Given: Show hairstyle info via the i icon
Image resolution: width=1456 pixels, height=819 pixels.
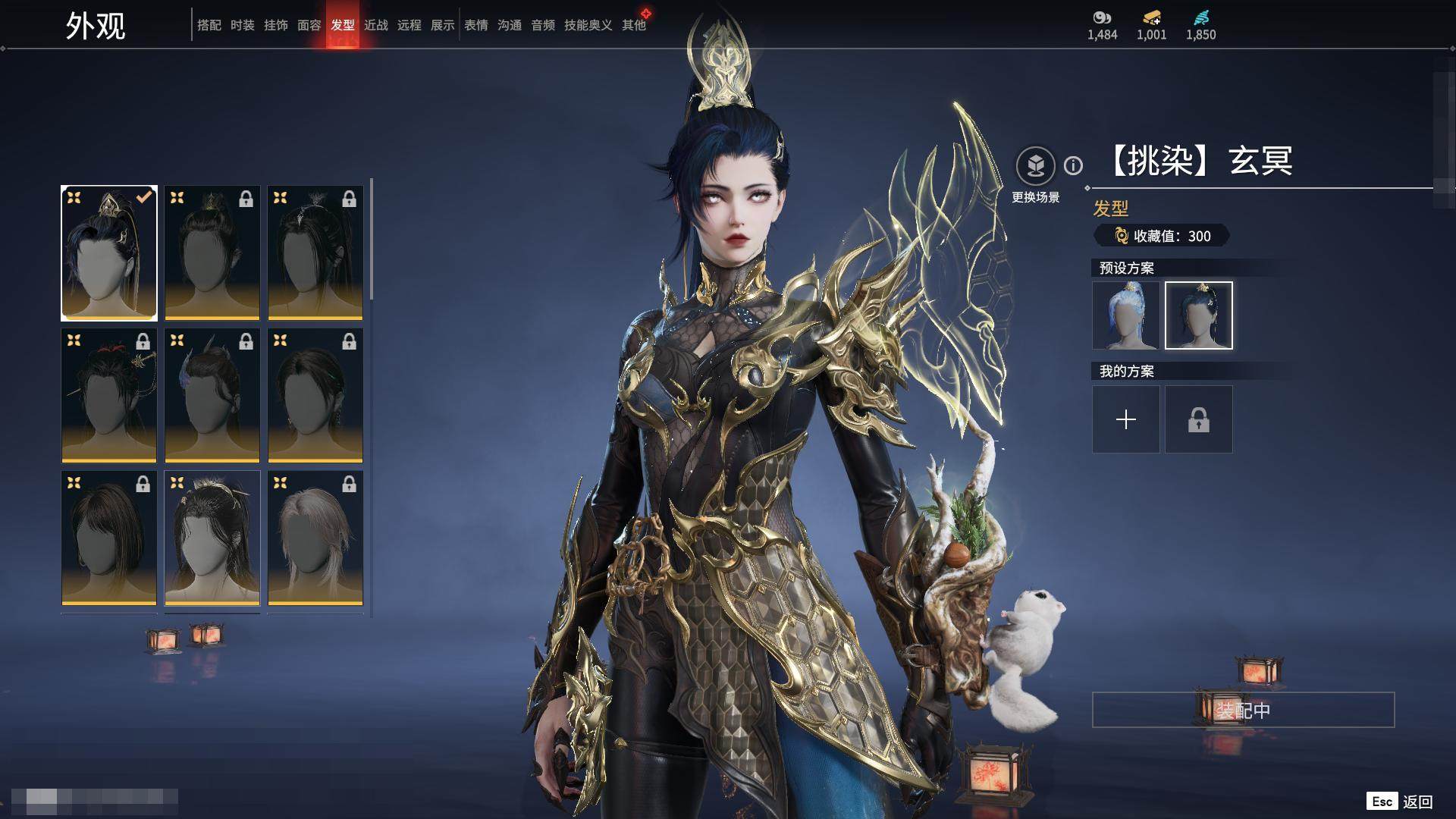Looking at the screenshot, I should pos(1073,165).
